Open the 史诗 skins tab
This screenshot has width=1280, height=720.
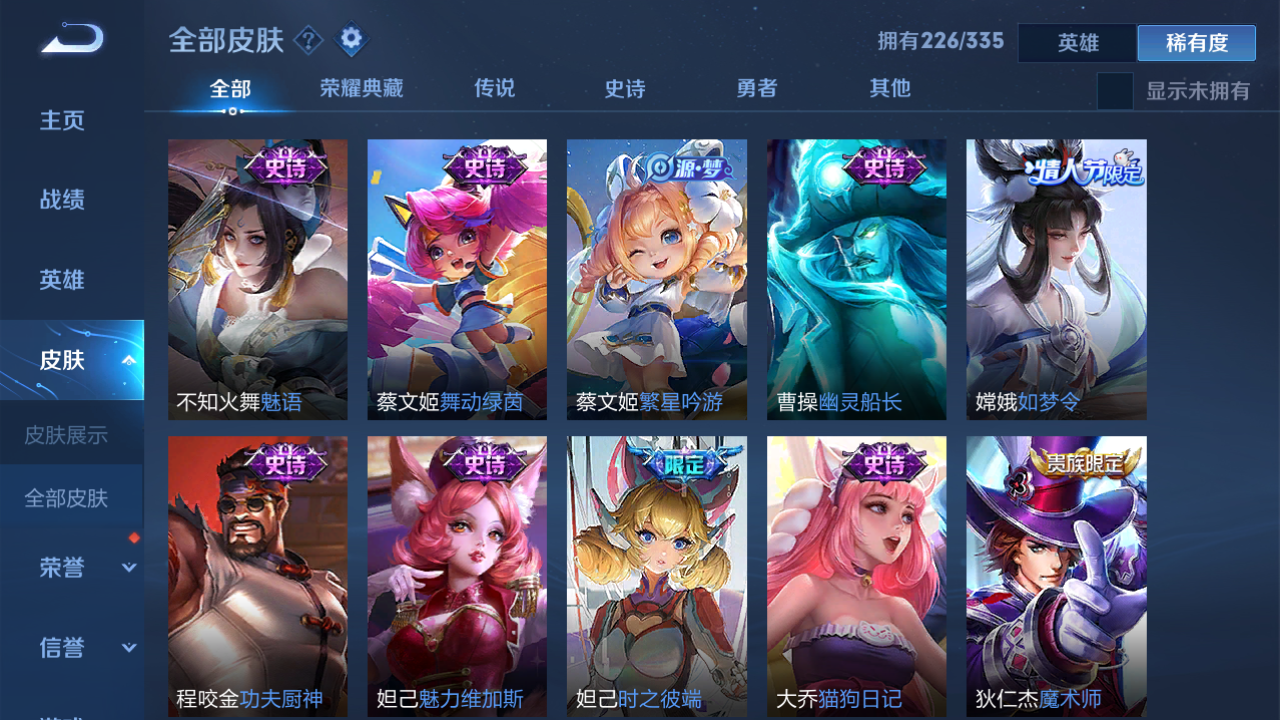tap(625, 88)
